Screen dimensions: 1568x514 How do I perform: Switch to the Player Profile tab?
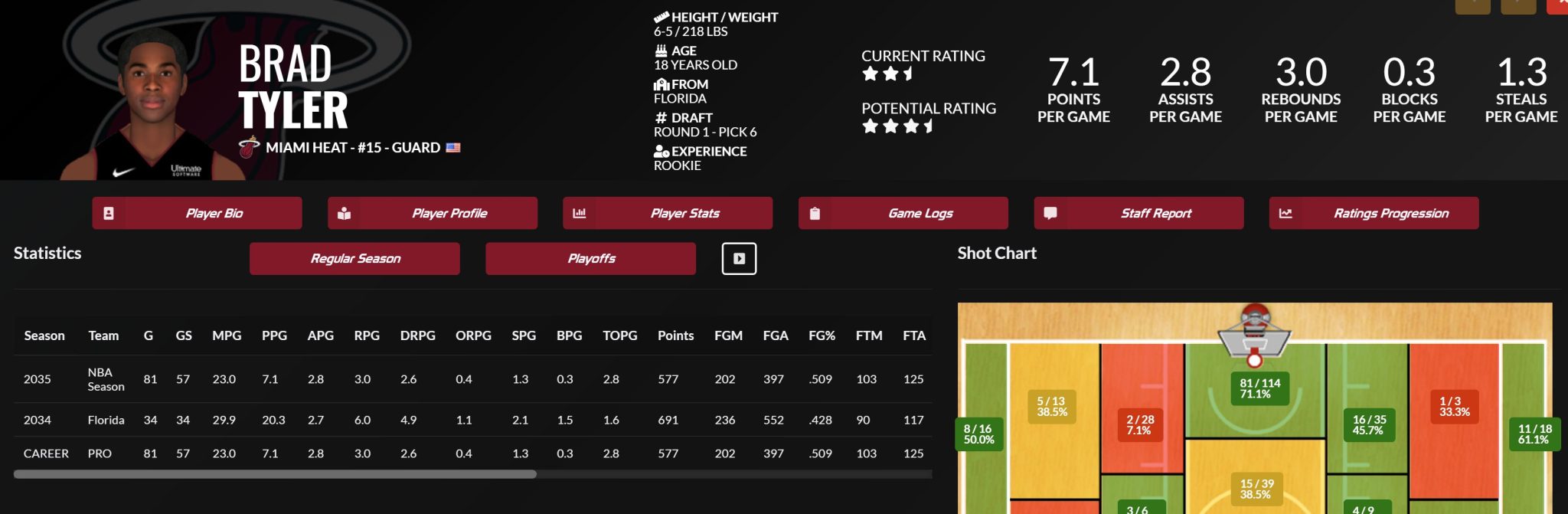433,213
